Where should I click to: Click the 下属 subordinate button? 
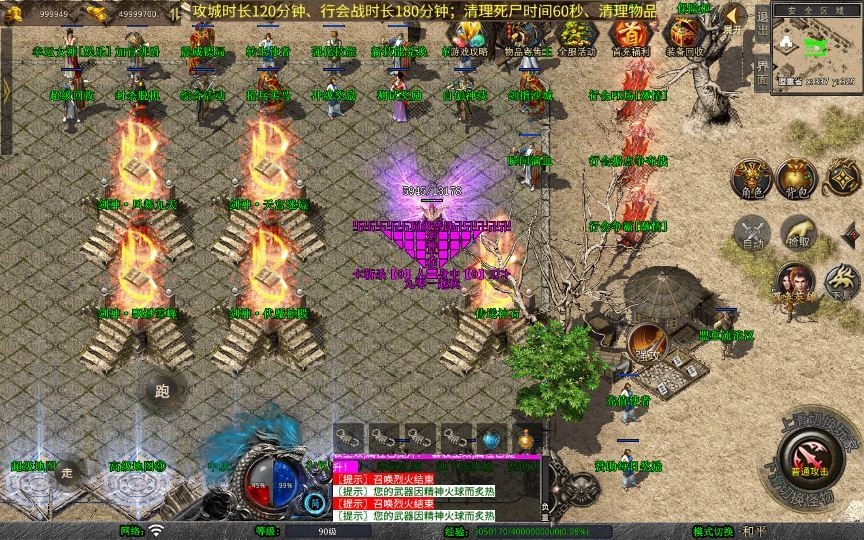click(x=841, y=283)
